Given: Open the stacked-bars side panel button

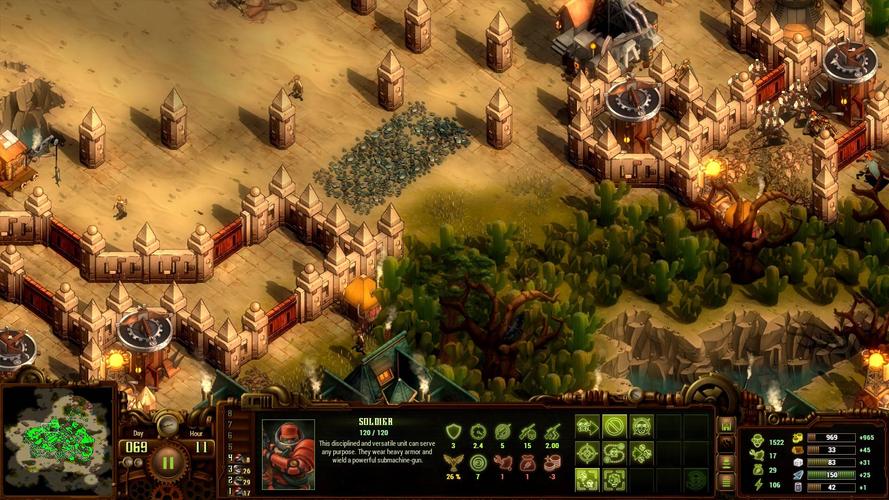Looking at the screenshot, I should (x=727, y=461).
